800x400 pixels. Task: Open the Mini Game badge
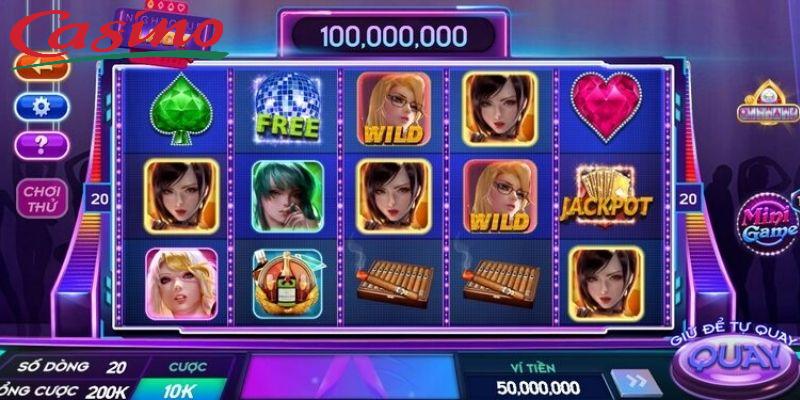coord(765,226)
